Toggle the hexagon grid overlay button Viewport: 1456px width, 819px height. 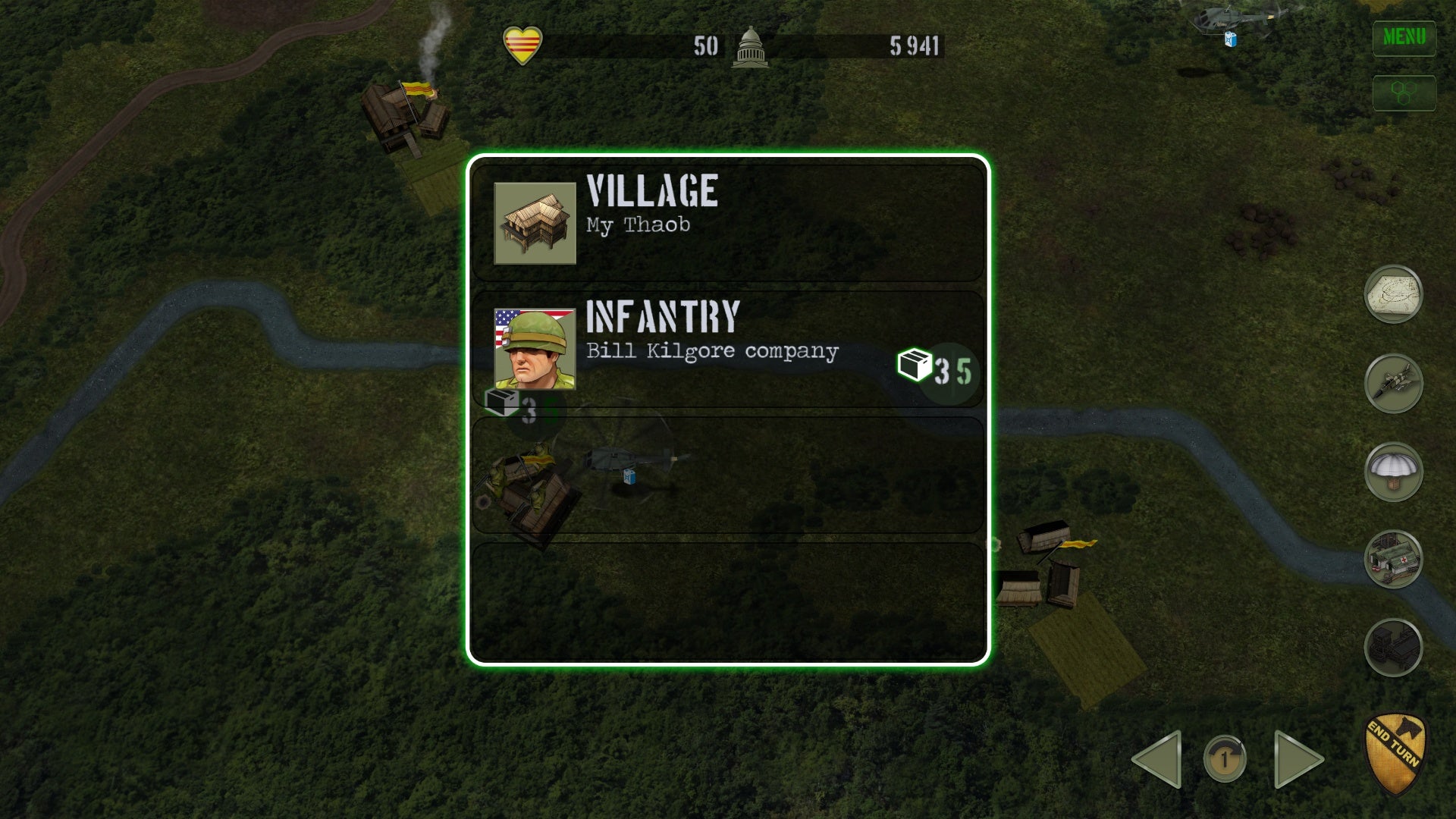point(1404,93)
